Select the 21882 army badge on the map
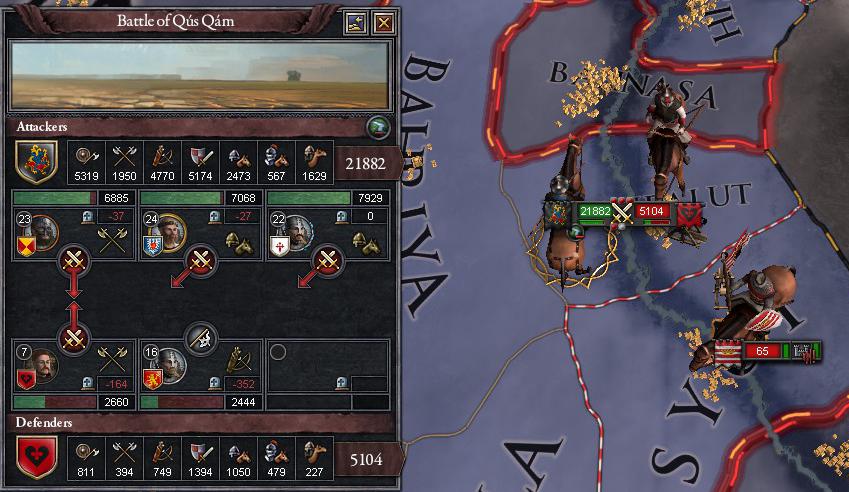Viewport: 849px width, 492px height. pyautogui.click(x=595, y=211)
